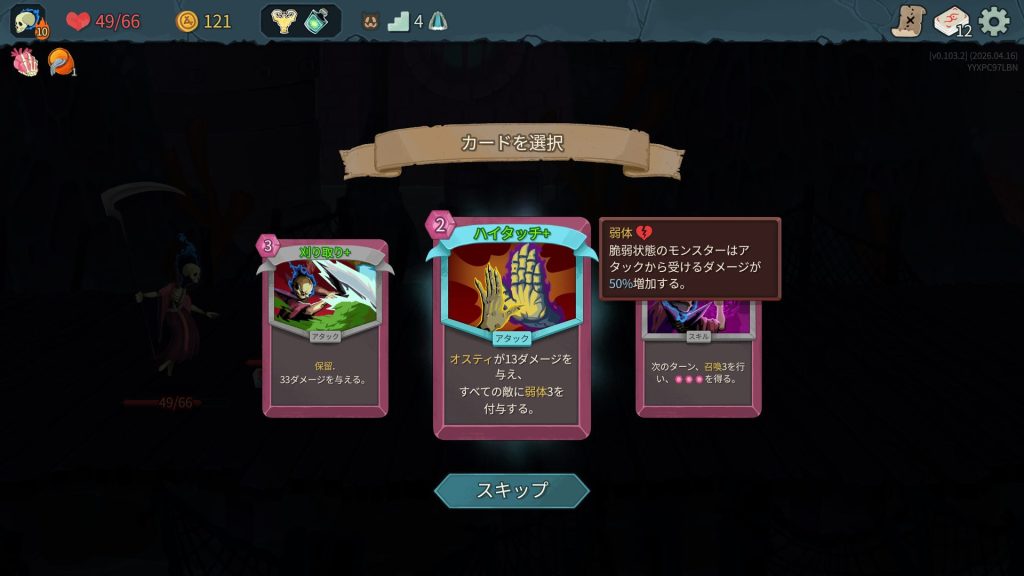Pick the purple skill card behind the tooltip
1024x576 pixels.
coord(698,358)
